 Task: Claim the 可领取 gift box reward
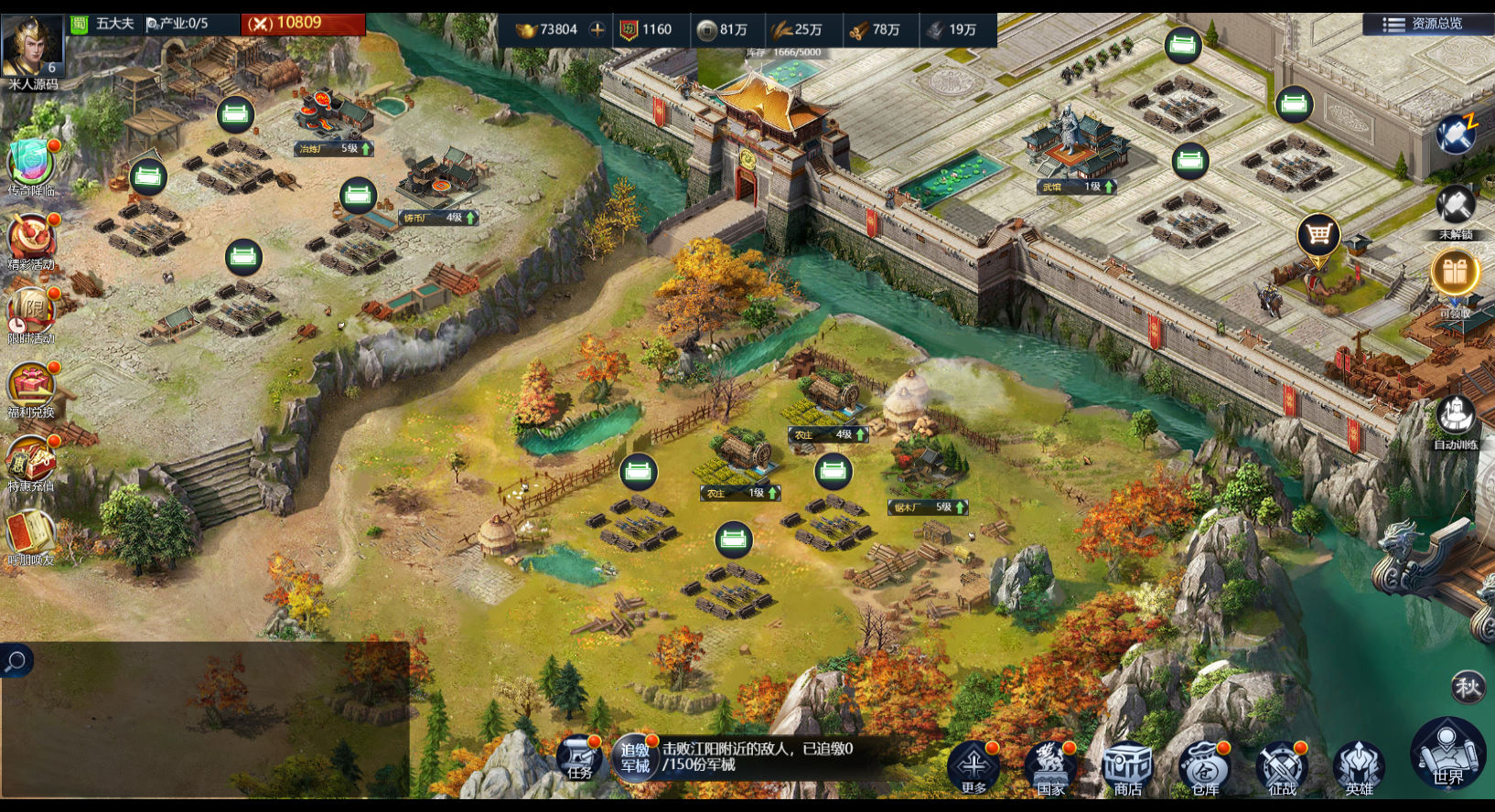(x=1455, y=274)
